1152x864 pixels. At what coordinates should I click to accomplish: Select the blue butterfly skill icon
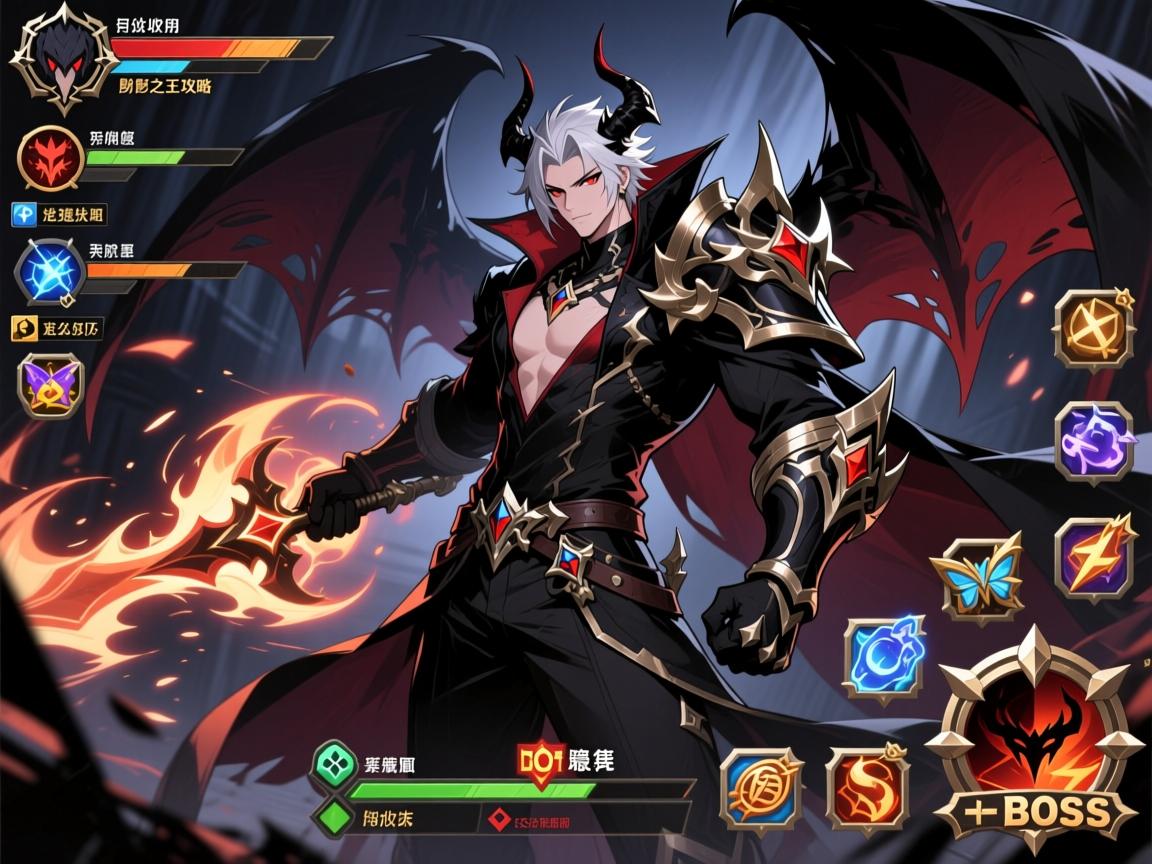977,578
